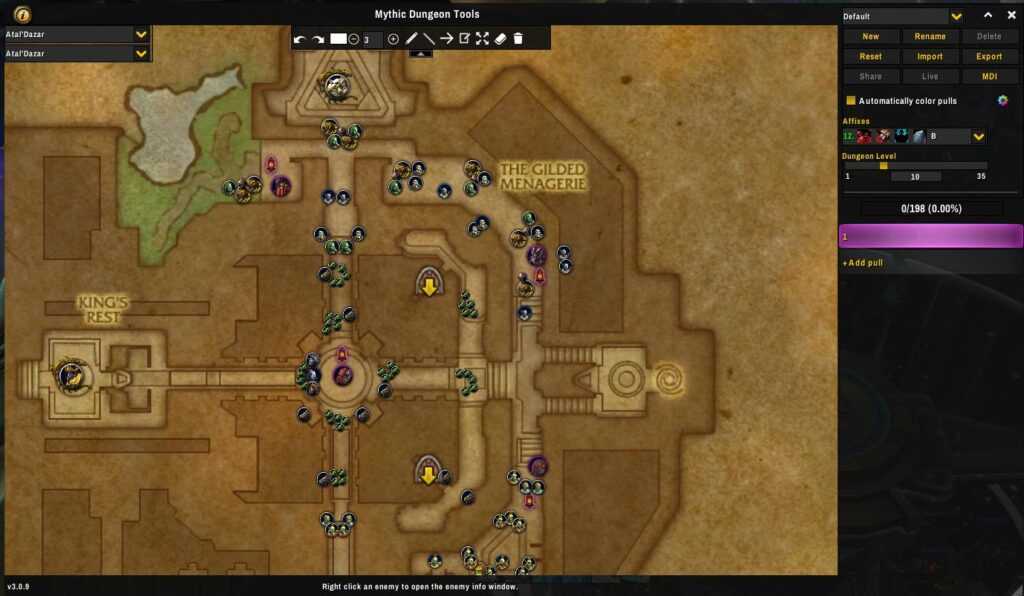Screen dimensions: 1024x596
Task: Create a new route with New button
Action: pos(870,37)
